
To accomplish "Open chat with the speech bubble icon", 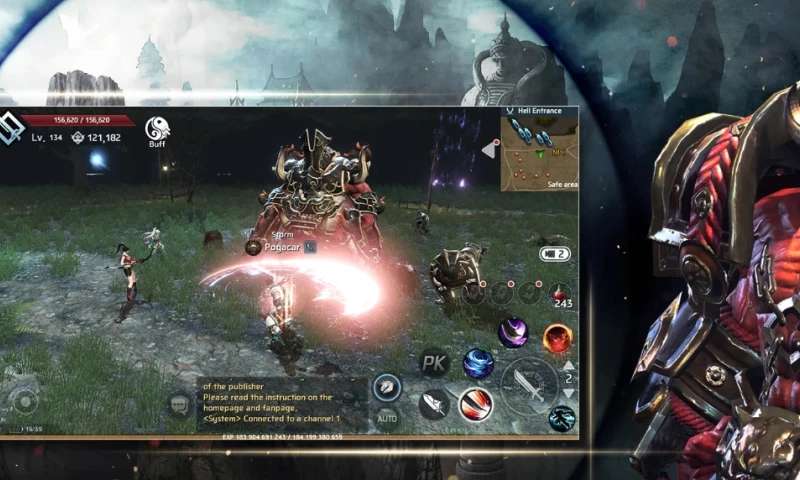I will pos(180,404).
